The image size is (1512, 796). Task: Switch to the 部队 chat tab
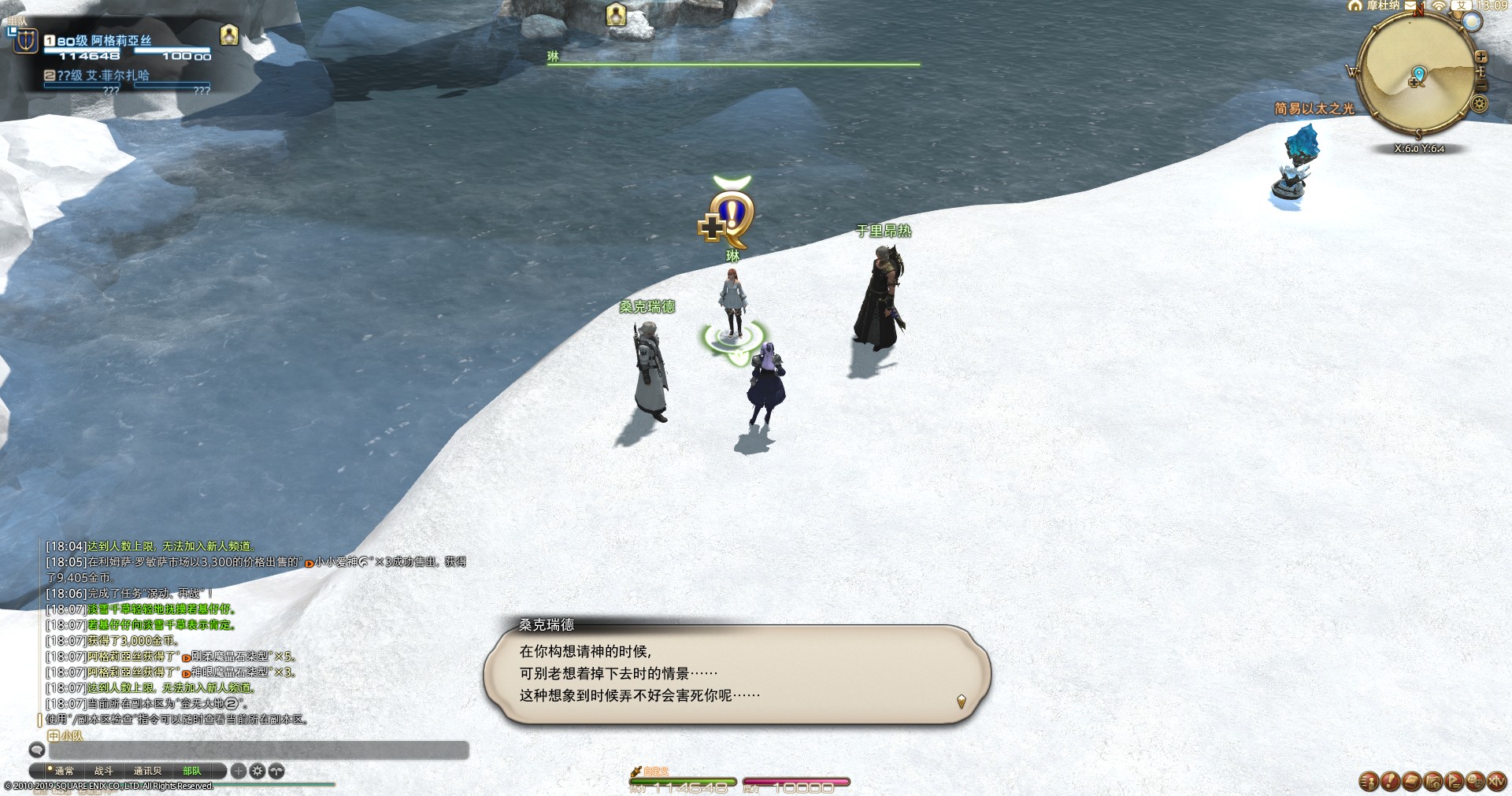[192, 771]
